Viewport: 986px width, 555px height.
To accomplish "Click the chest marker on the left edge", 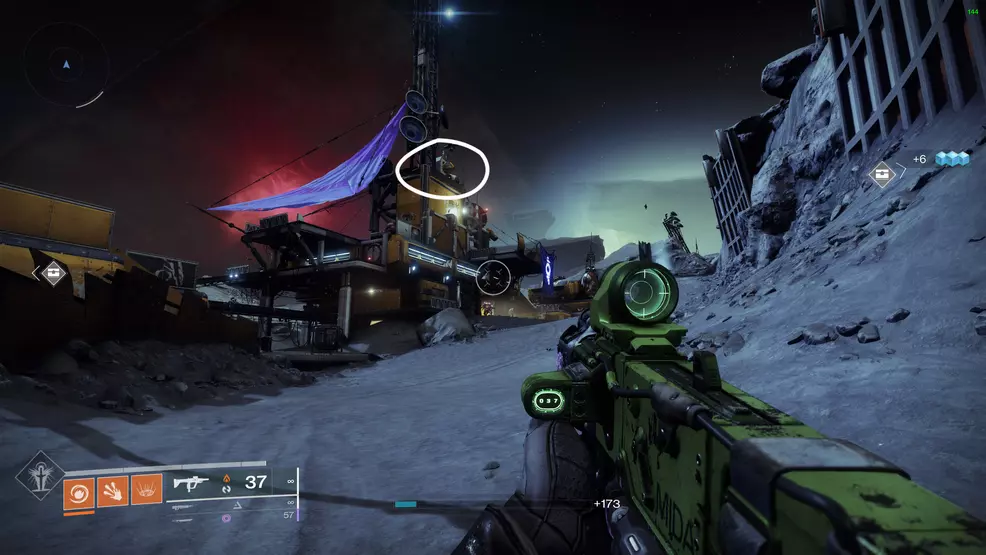I will 53,272.
